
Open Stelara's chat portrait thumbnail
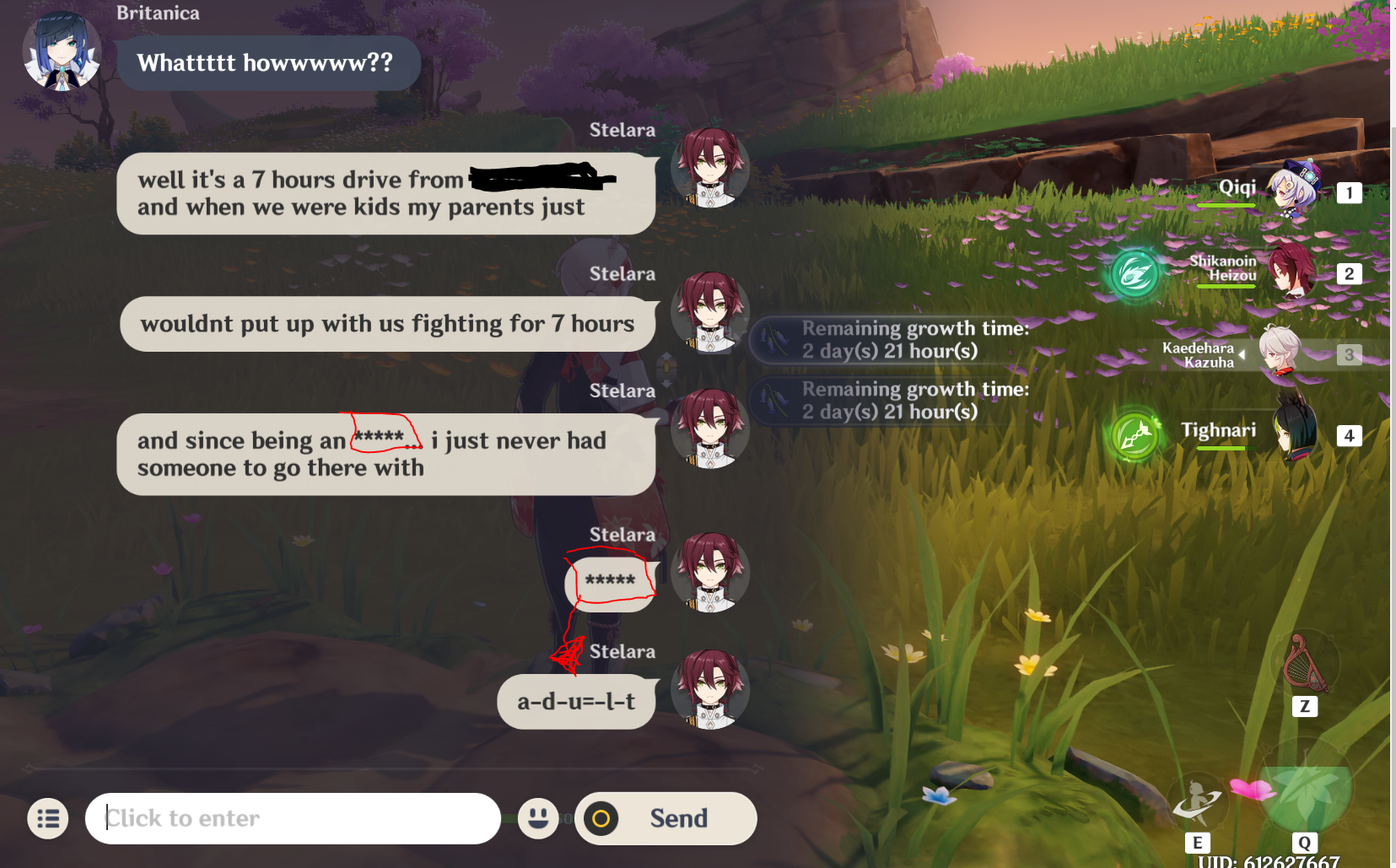pyautogui.click(x=709, y=169)
